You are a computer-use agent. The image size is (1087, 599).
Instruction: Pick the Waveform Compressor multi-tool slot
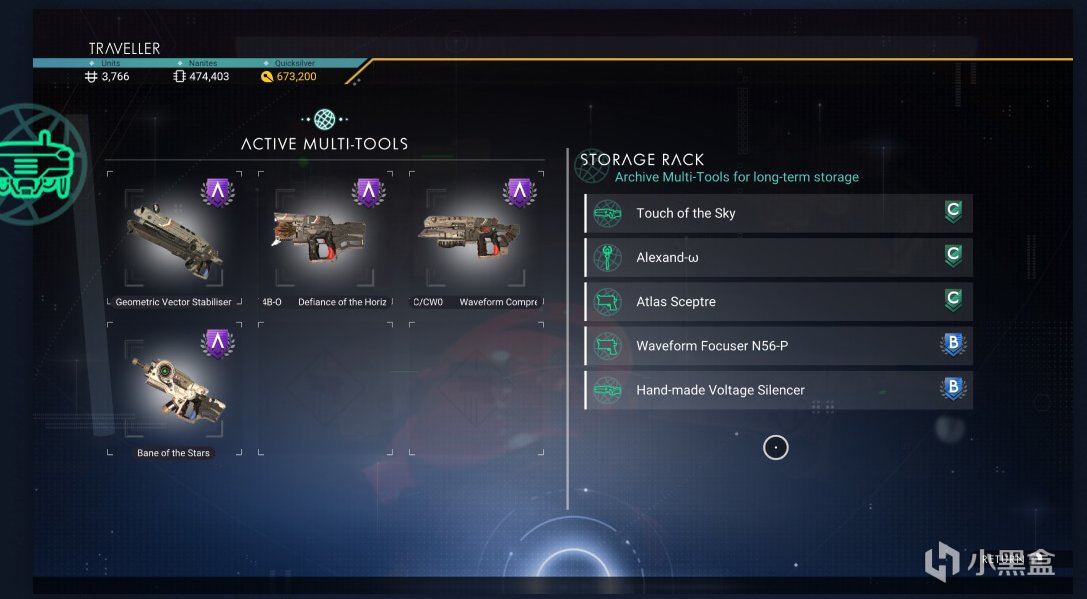pyautogui.click(x=476, y=241)
